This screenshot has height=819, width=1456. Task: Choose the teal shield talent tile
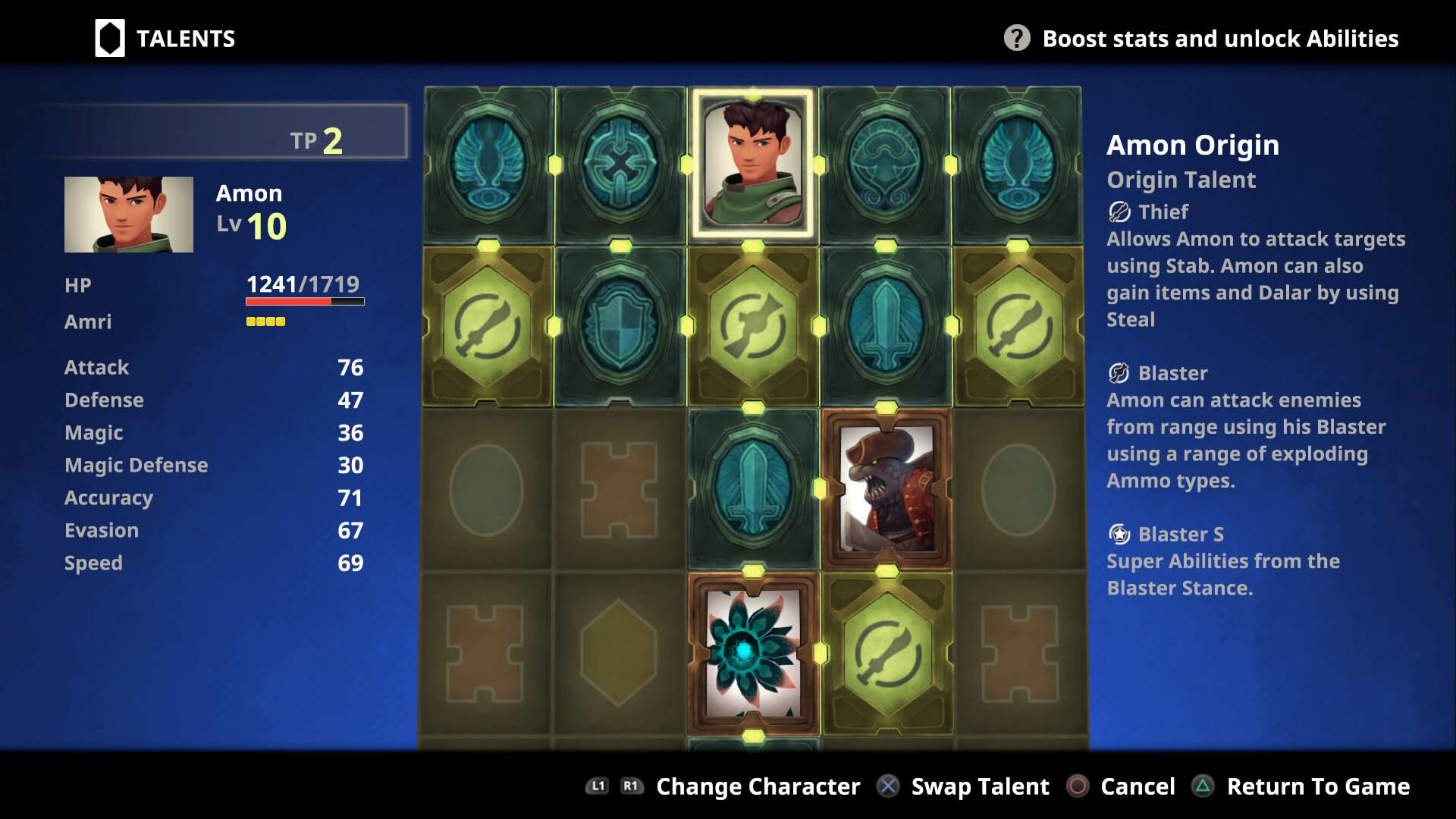point(620,326)
